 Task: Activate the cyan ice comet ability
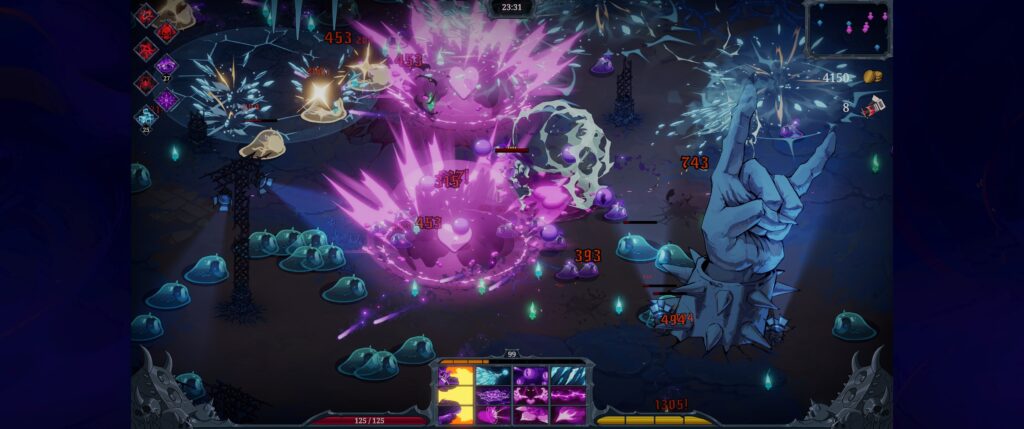(492, 377)
